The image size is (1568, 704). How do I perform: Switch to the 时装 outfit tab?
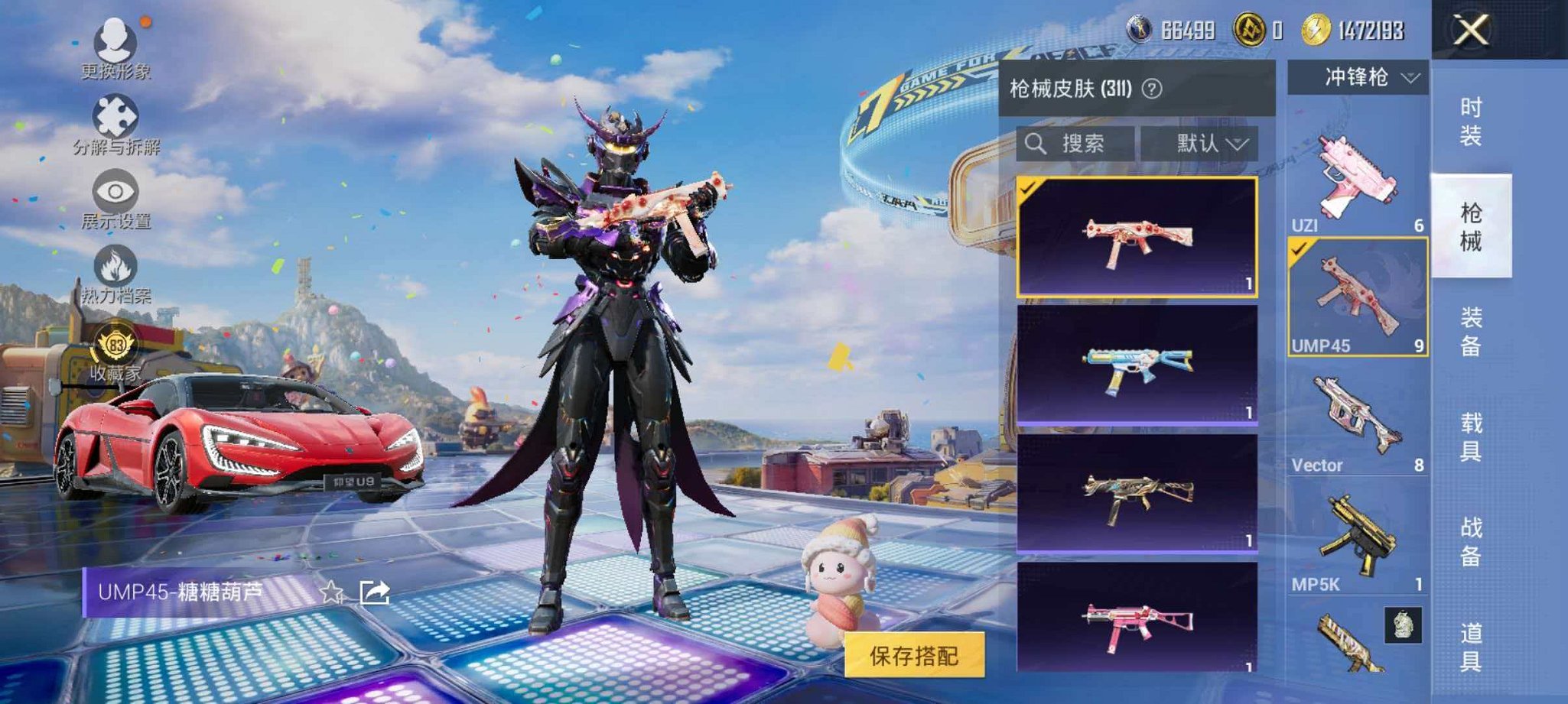(1472, 122)
